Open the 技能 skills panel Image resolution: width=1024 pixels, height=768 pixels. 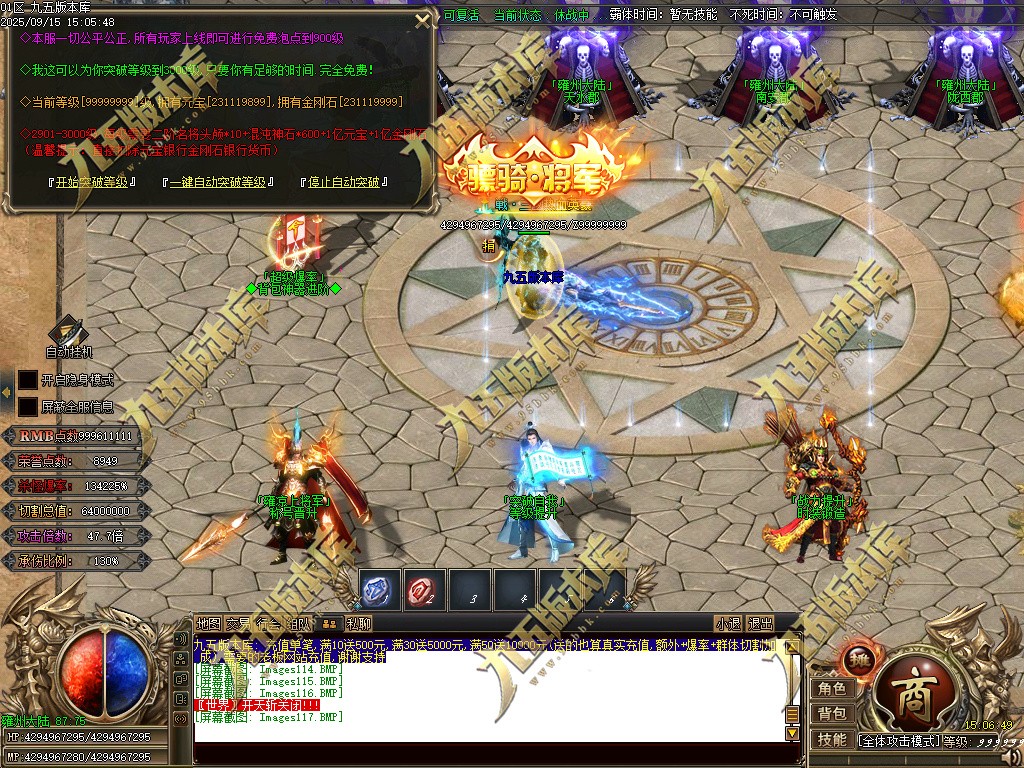(x=832, y=739)
